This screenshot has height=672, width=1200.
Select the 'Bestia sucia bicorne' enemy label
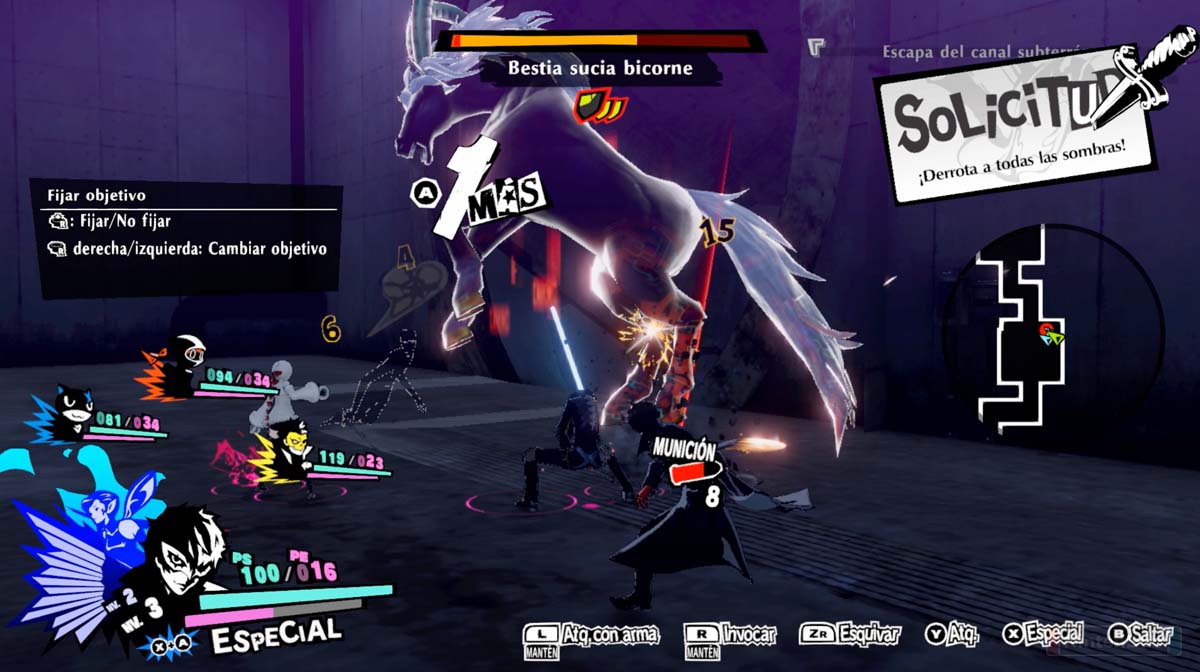[599, 69]
